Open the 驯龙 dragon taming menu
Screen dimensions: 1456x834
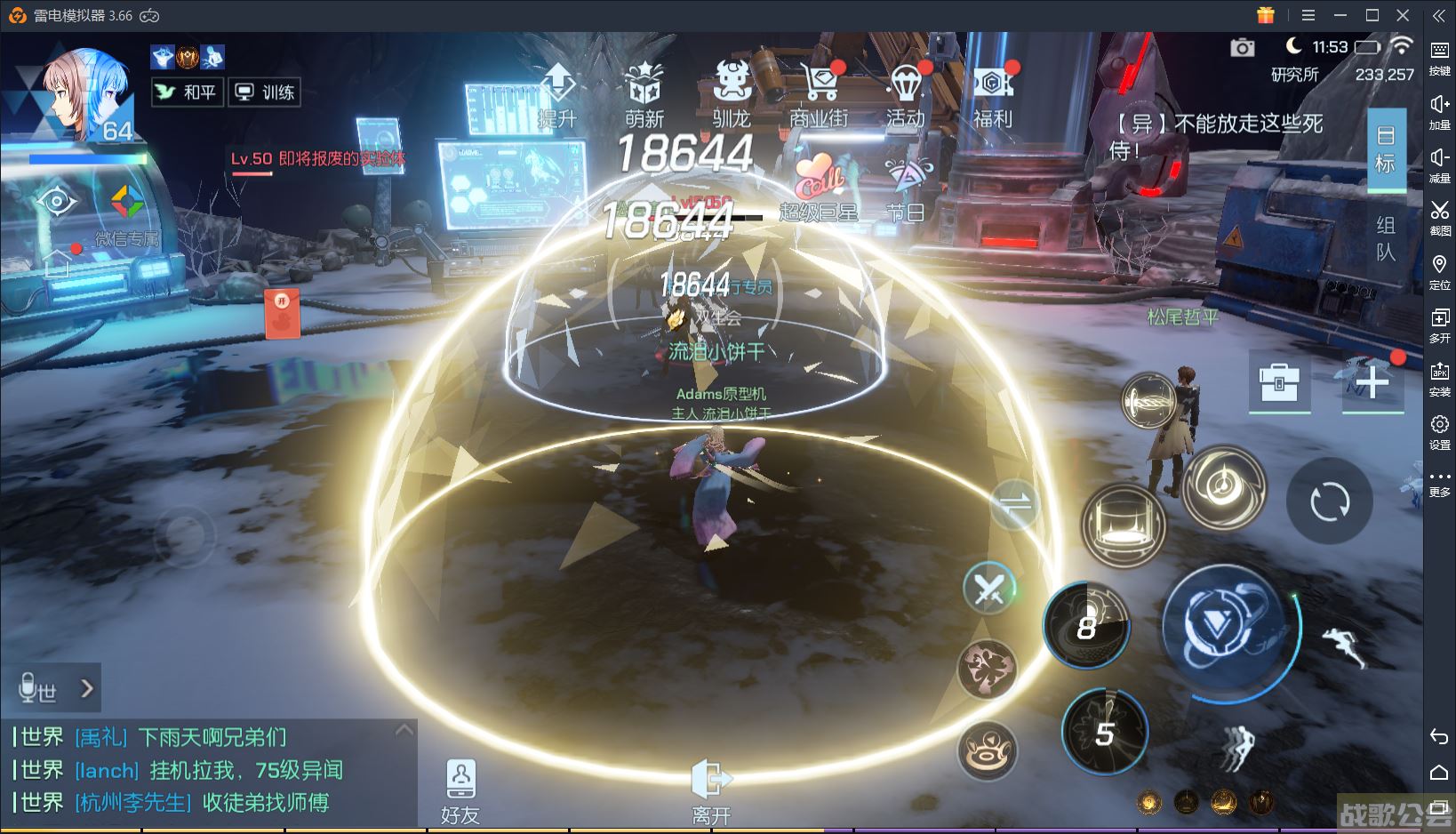coord(732,94)
